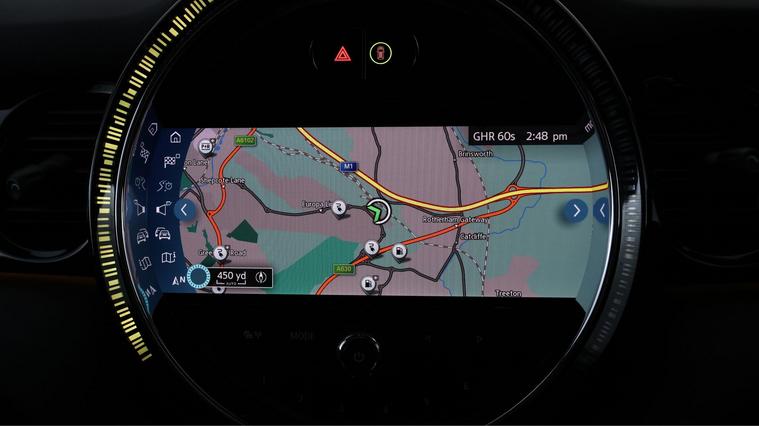Open the home icon in the map sidebar
Image resolution: width=759 pixels, height=426 pixels.
(176, 137)
